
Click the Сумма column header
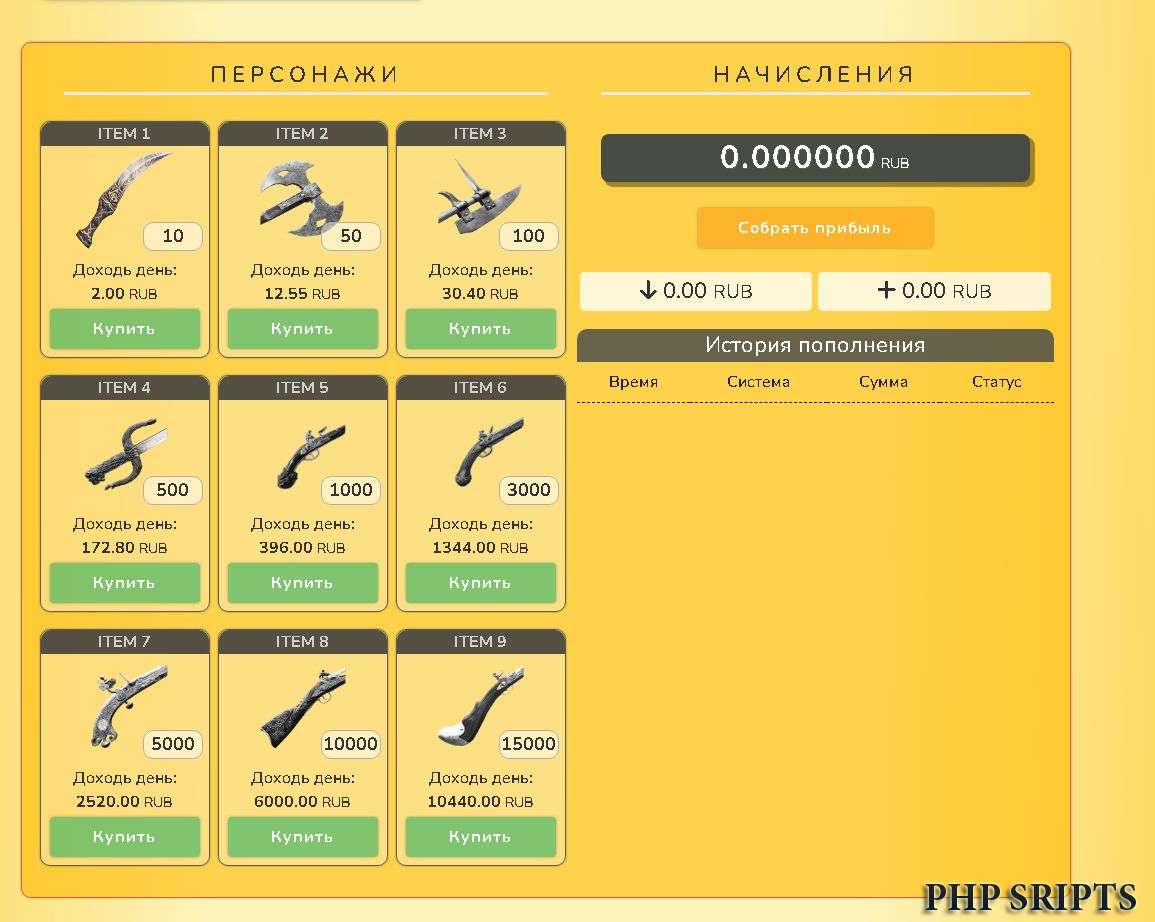point(883,382)
